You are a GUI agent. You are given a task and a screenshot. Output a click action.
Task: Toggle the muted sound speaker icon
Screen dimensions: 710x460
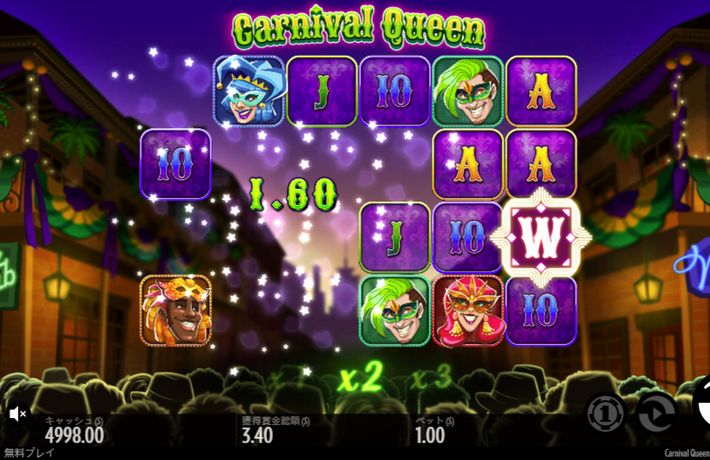(17, 412)
